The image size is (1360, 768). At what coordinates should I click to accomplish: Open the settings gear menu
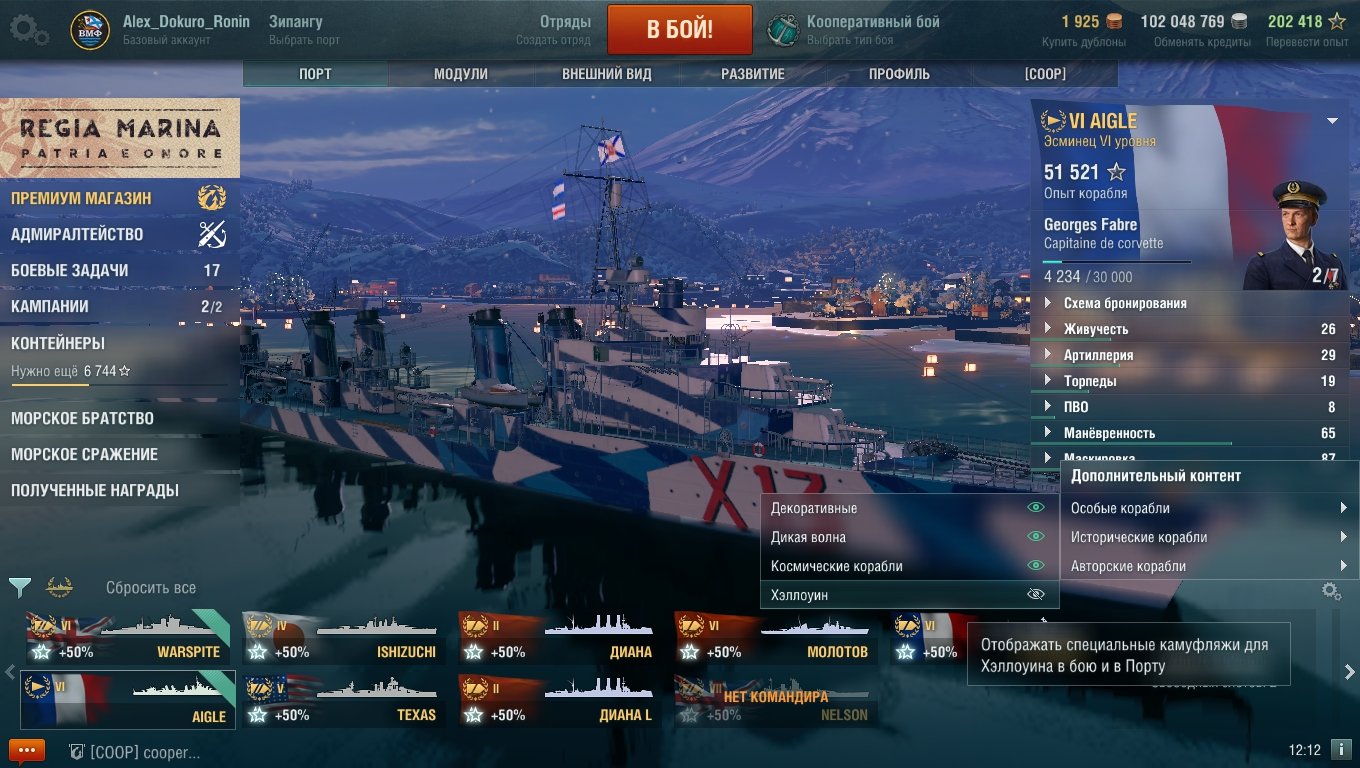point(28,30)
